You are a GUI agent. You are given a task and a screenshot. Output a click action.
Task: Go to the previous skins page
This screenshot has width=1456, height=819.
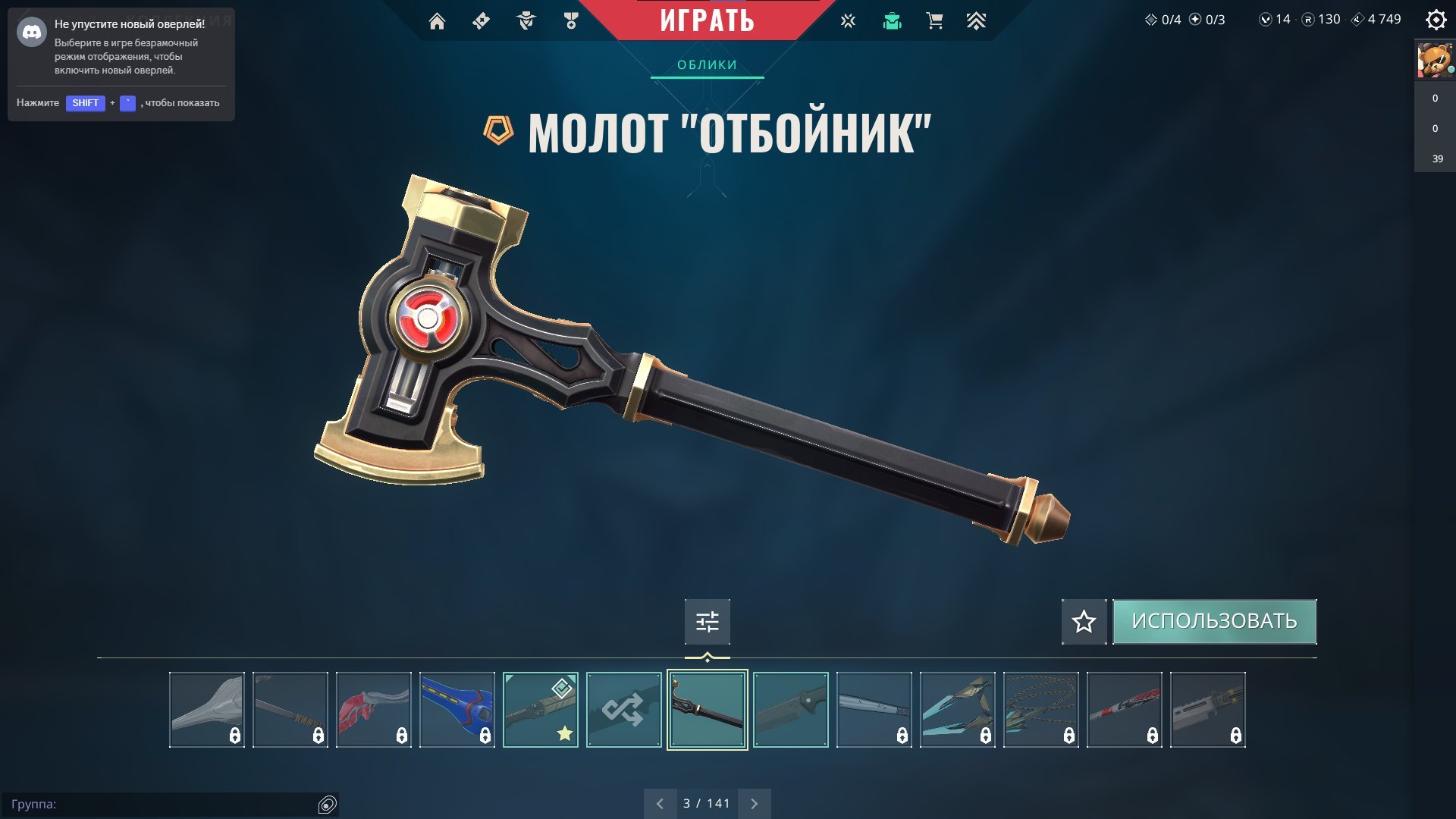[660, 804]
